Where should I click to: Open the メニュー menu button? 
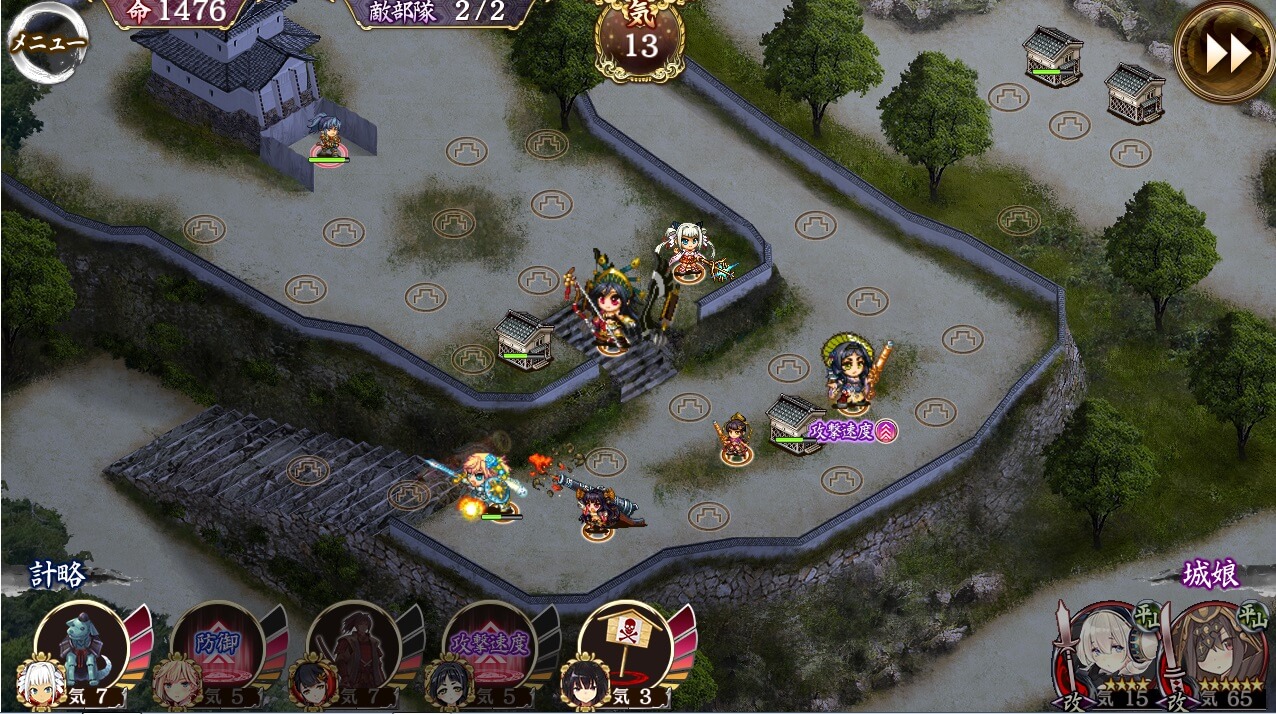point(46,42)
